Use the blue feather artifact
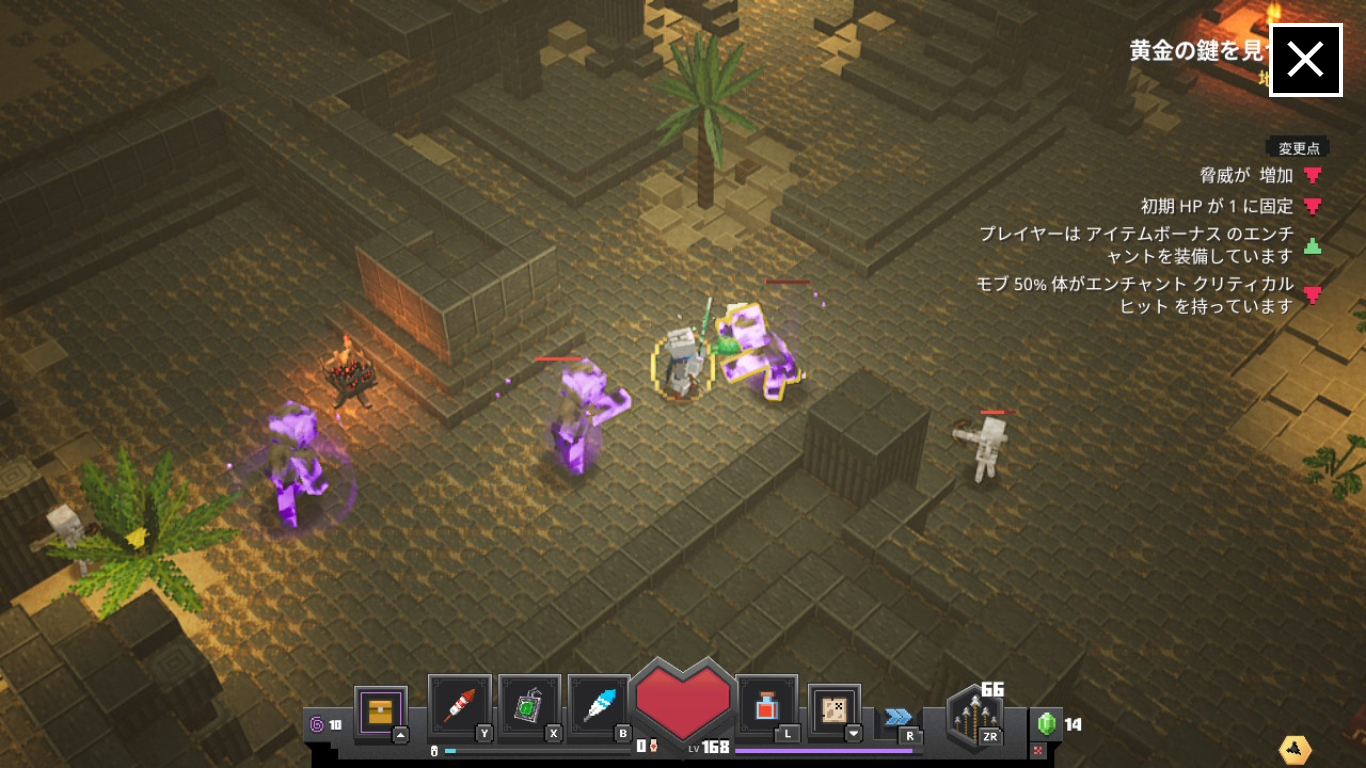The height and width of the screenshot is (768, 1366). (598, 706)
